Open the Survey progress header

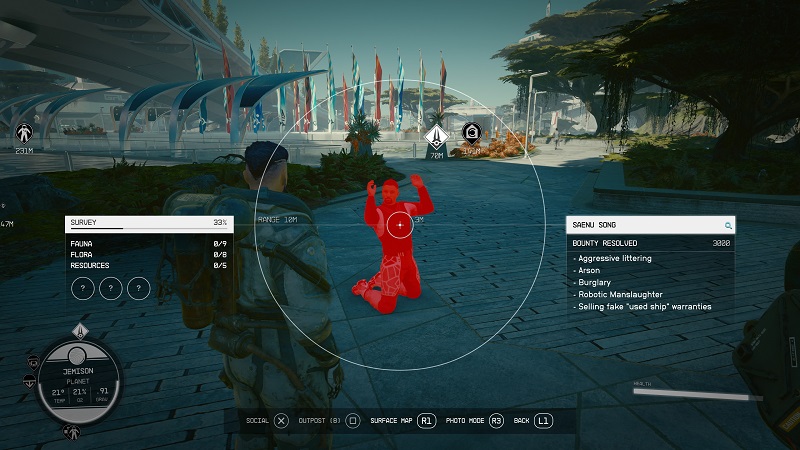[x=148, y=223]
